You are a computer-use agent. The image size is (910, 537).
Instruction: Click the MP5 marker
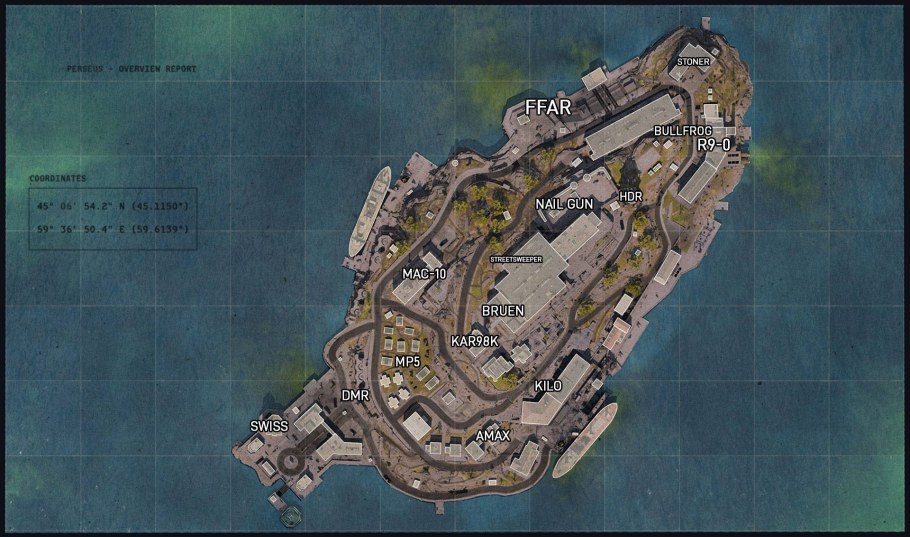[407, 361]
